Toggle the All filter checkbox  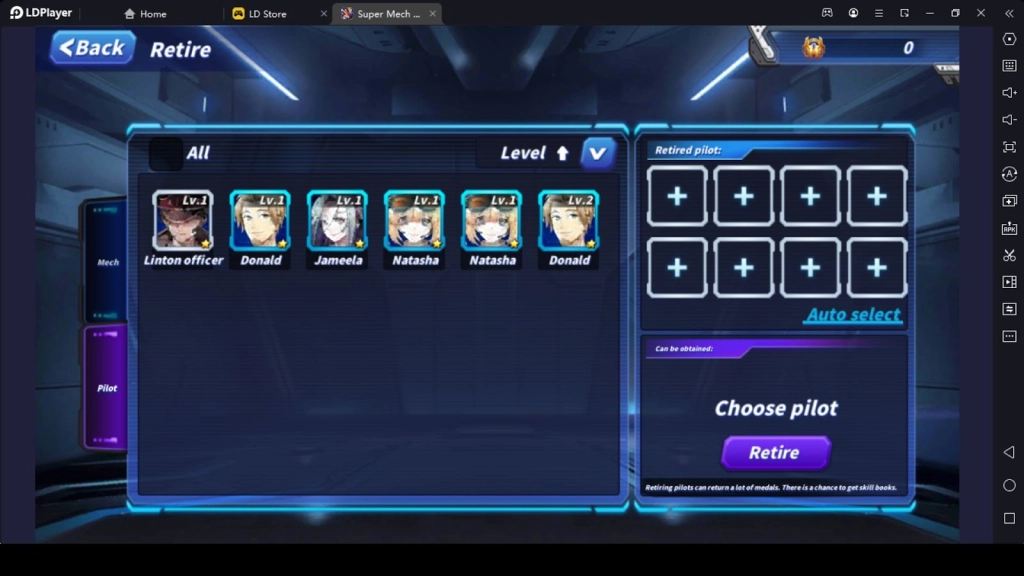coord(165,154)
